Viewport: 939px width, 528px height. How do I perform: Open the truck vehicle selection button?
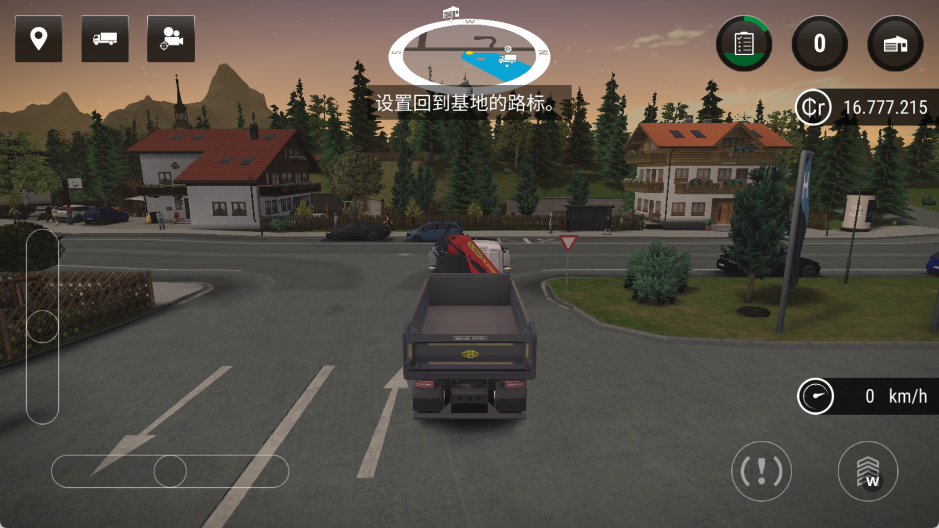pyautogui.click(x=105, y=39)
